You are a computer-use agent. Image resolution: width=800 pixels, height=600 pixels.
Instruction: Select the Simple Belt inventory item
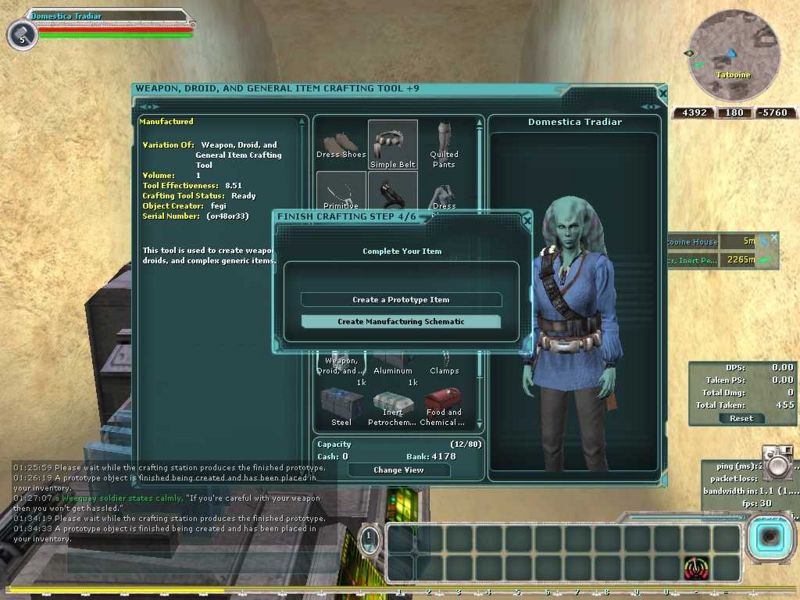click(393, 147)
